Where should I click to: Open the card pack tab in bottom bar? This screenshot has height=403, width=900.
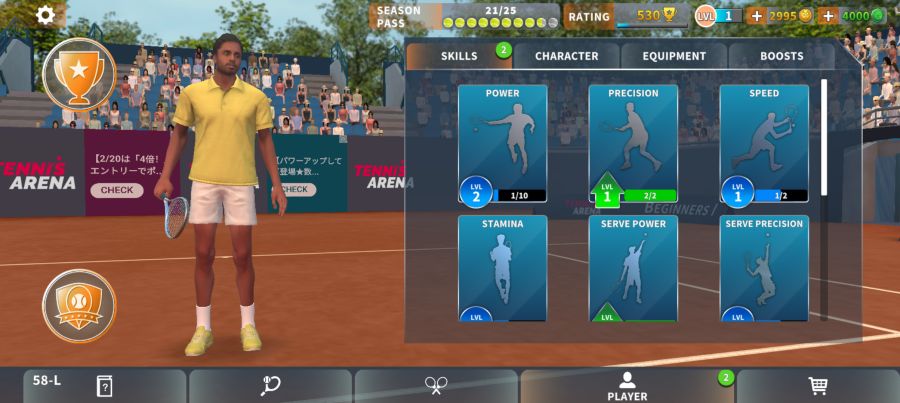(x=104, y=386)
